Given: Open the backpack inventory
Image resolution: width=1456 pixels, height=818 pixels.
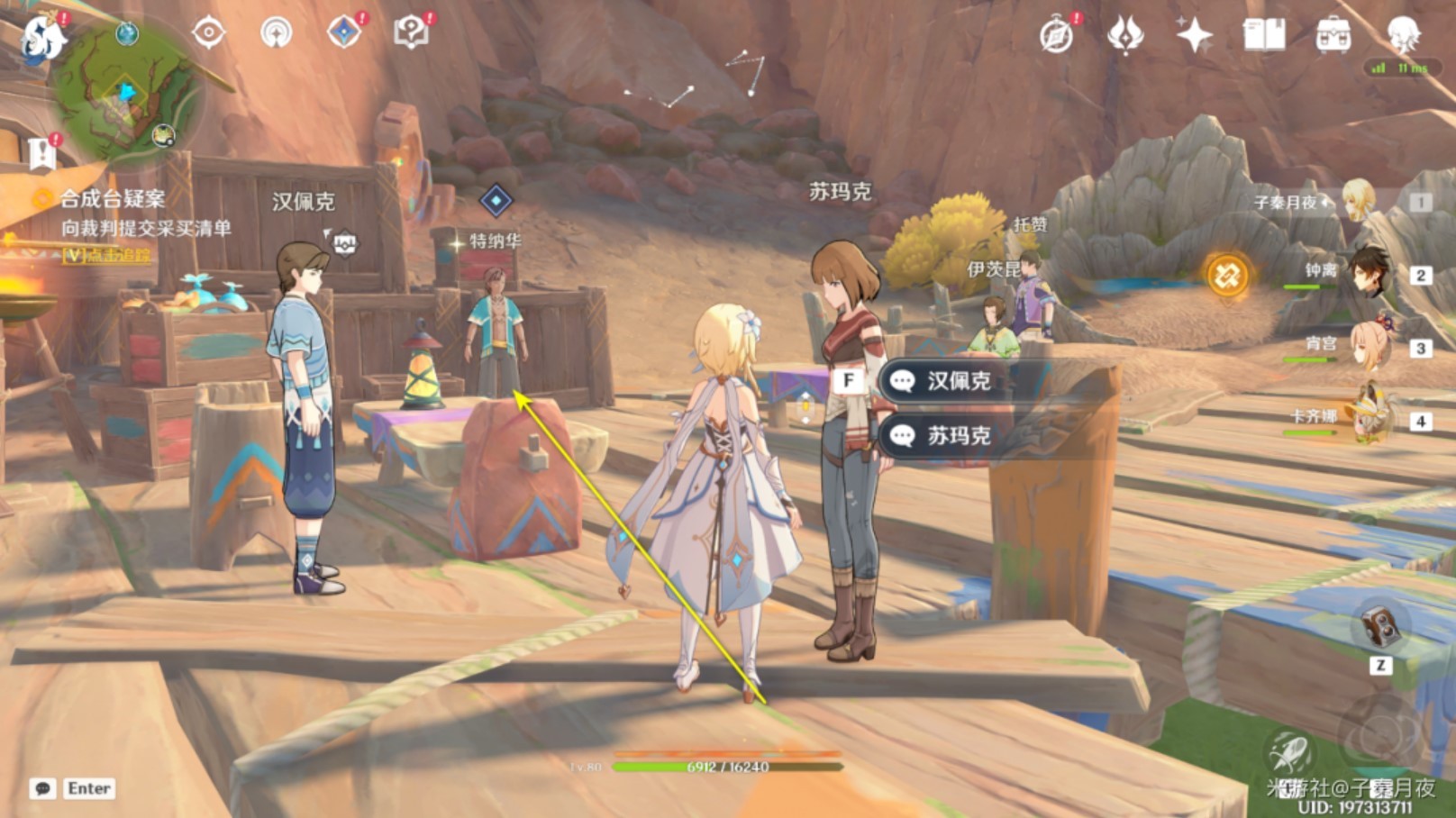Looking at the screenshot, I should pos(1333,36).
